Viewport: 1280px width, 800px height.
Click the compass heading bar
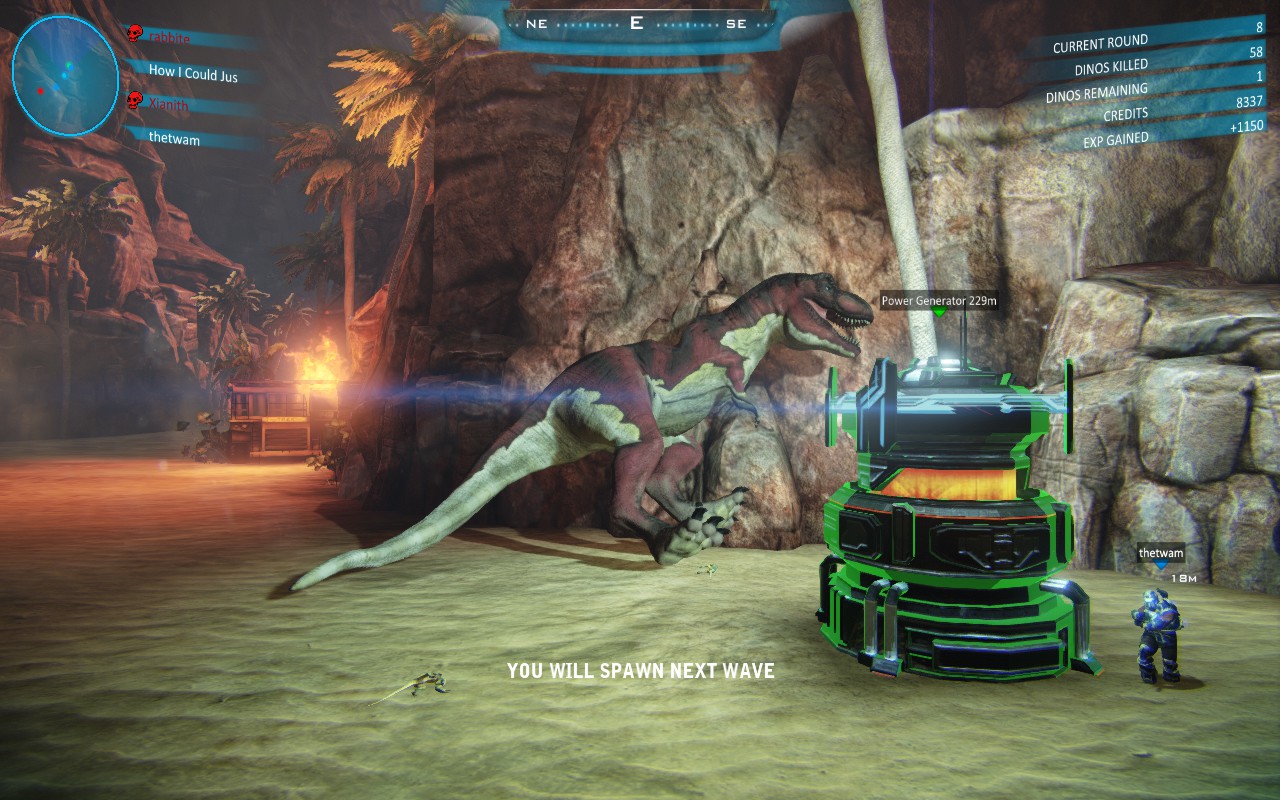click(637, 24)
